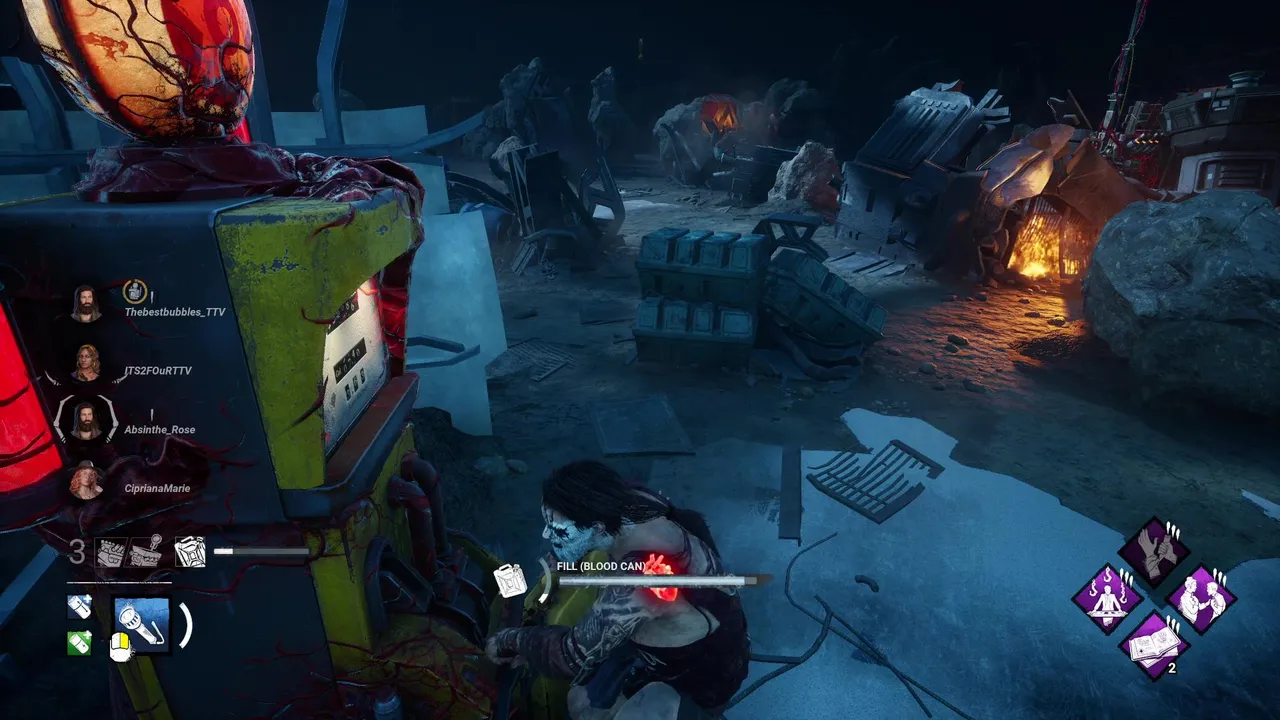Select Thebestbubbles_TTV's survivor portrait
This screenshot has height=720, width=1280.
(x=86, y=303)
